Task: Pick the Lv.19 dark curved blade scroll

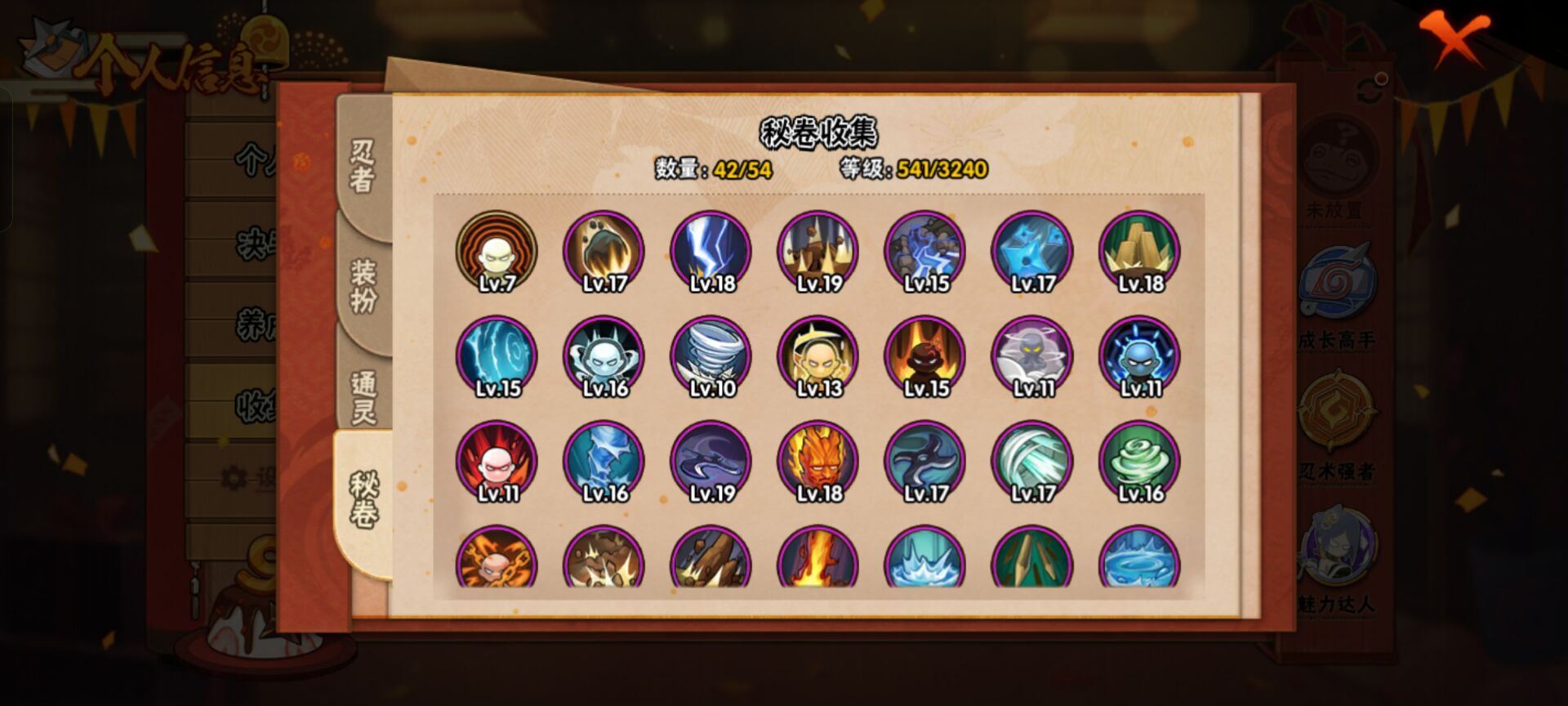Action: [x=711, y=461]
